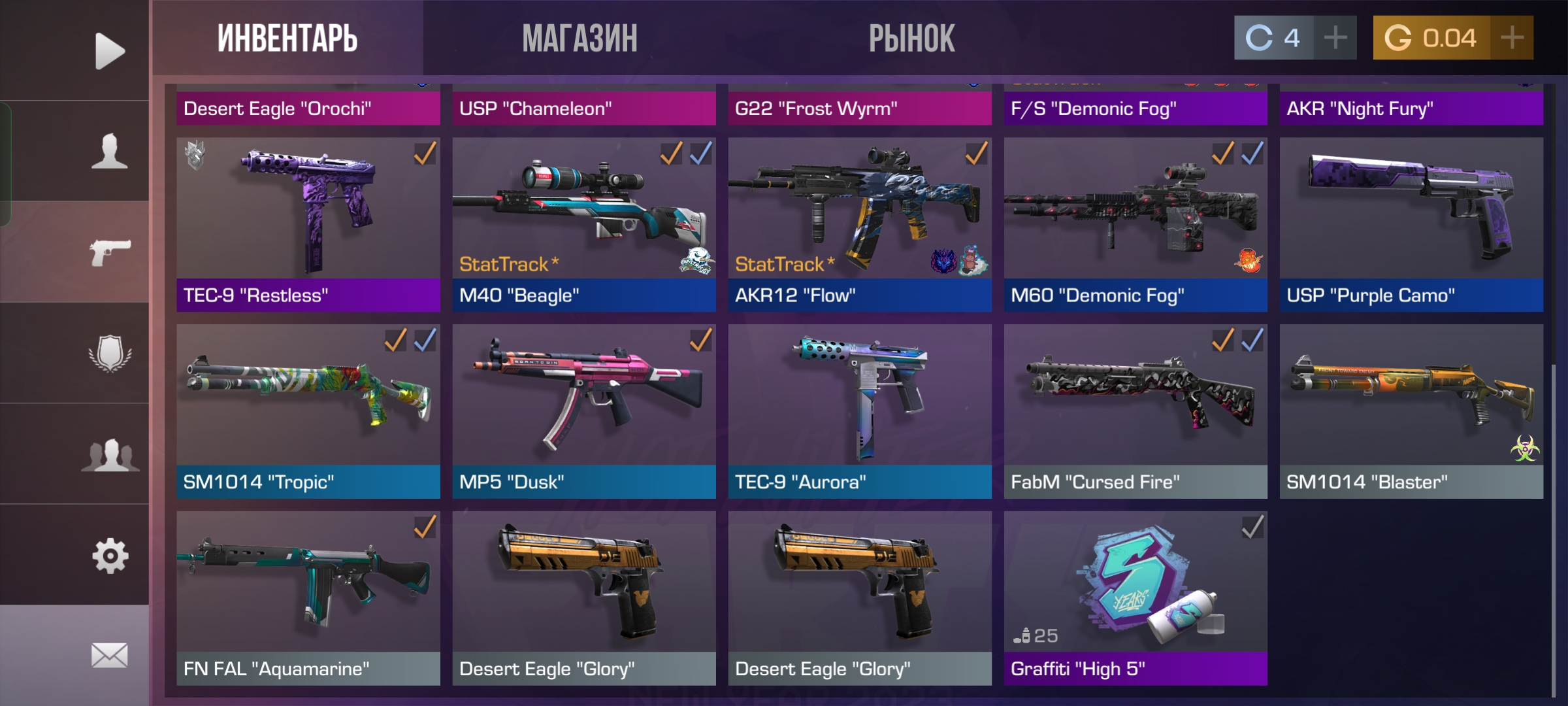Image resolution: width=1568 pixels, height=706 pixels.
Task: Open the mail envelope icon
Action: (109, 655)
